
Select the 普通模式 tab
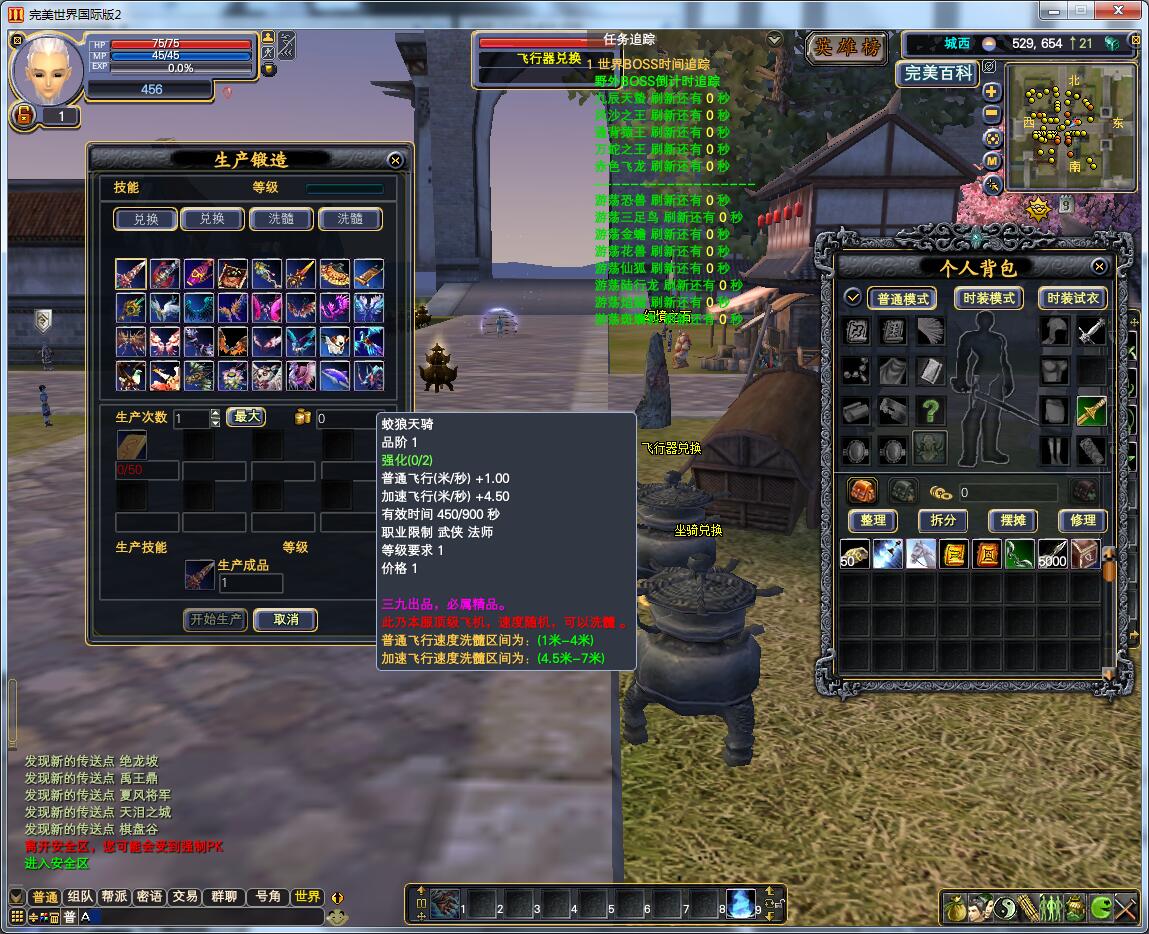point(902,299)
